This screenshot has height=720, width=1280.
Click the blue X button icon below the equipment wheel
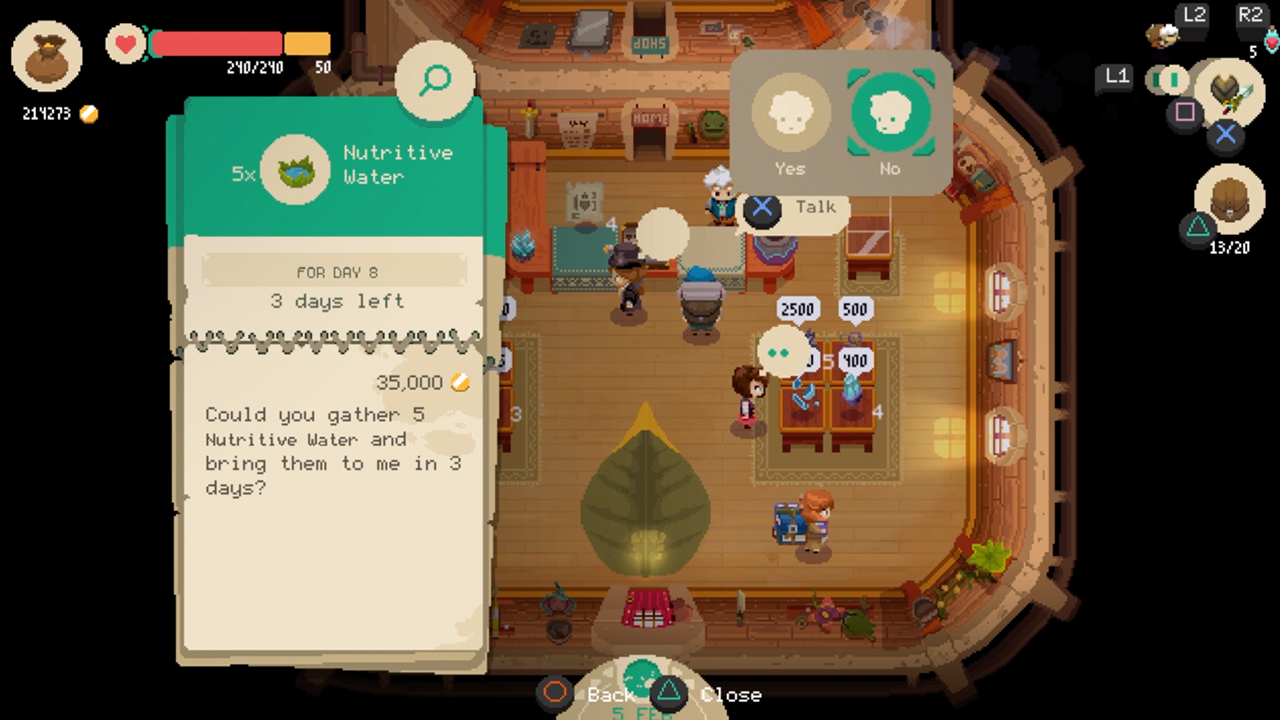coord(1225,135)
